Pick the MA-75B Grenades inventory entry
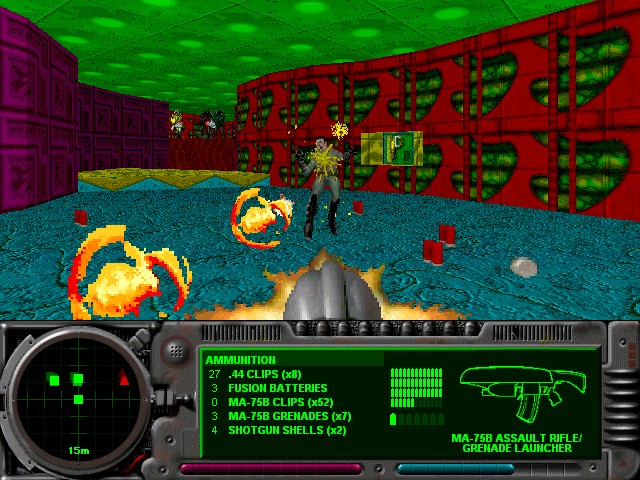The height and width of the screenshot is (480, 640). point(290,416)
